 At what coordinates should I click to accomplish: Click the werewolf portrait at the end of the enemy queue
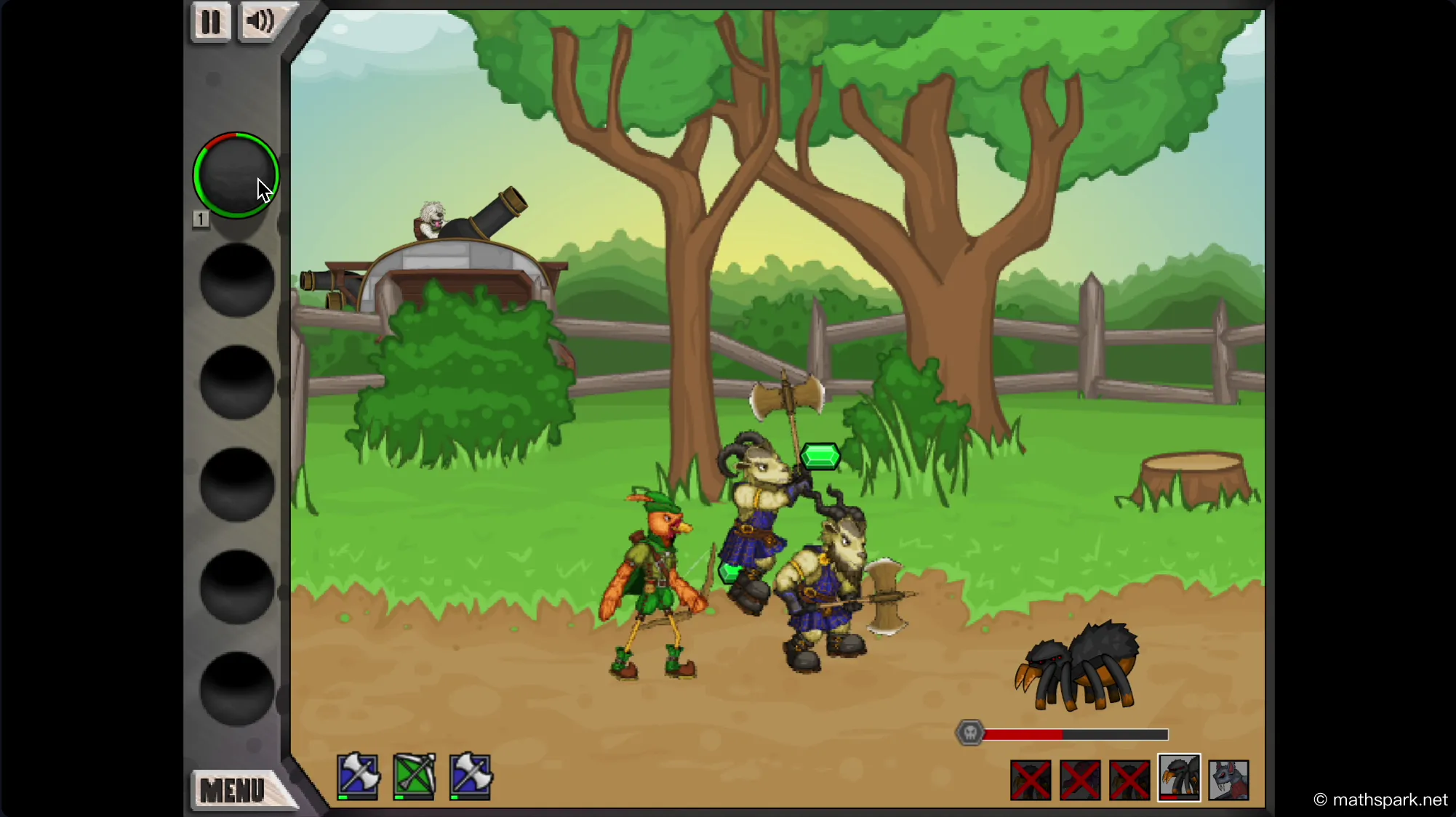pyautogui.click(x=1230, y=779)
